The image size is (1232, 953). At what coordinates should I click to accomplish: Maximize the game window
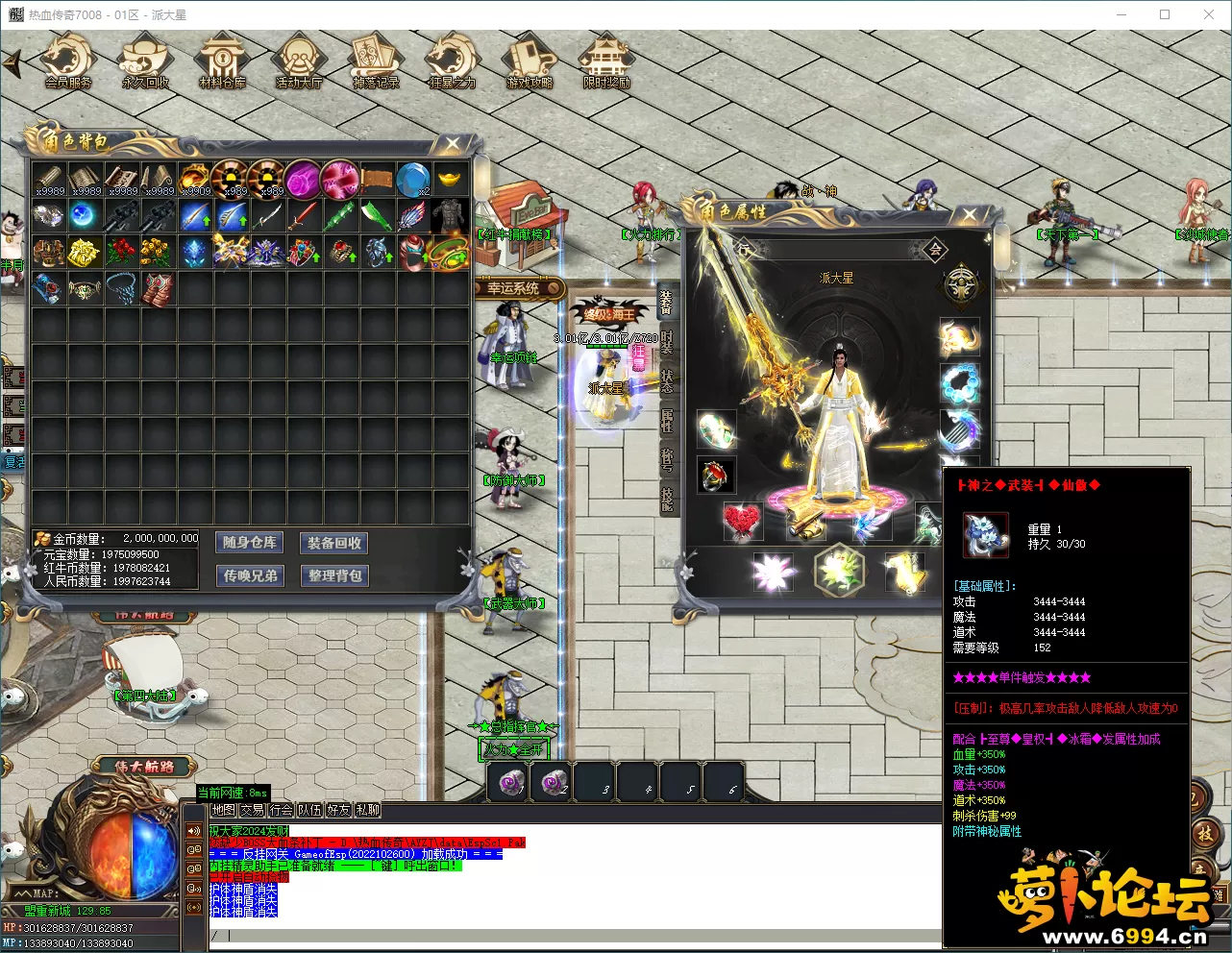1165,14
